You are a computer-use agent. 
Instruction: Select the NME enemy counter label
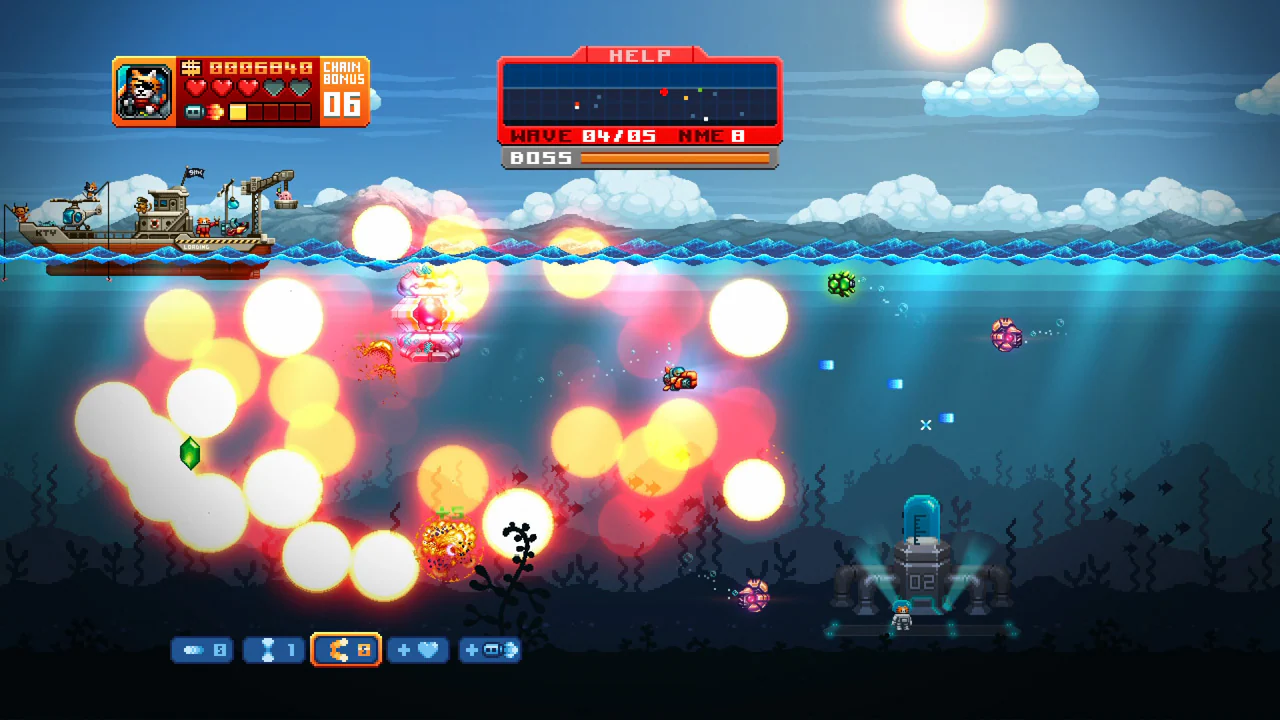[x=707, y=135]
